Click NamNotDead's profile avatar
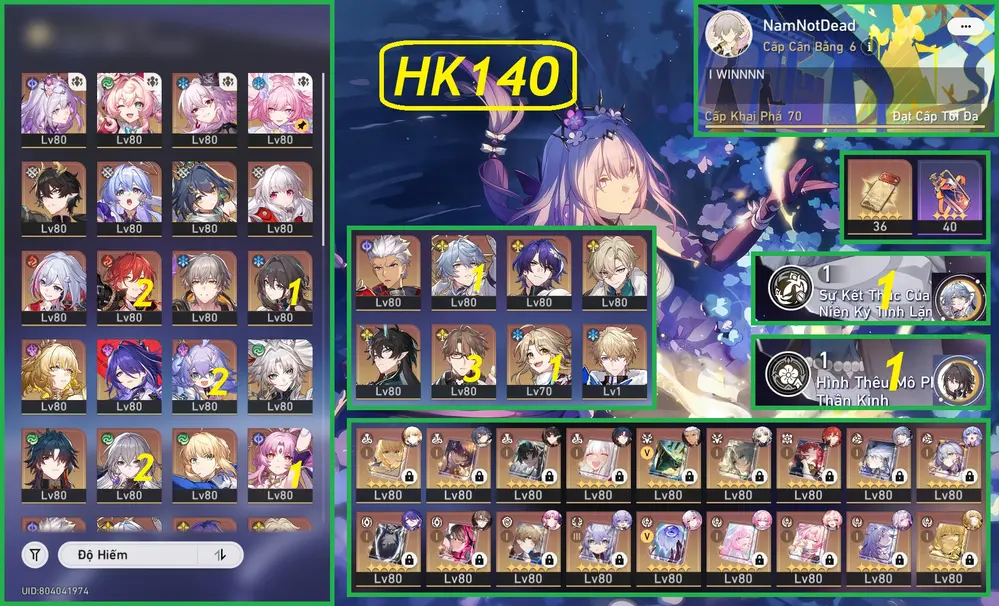Screen dimensions: 999x606 [x=728, y=36]
